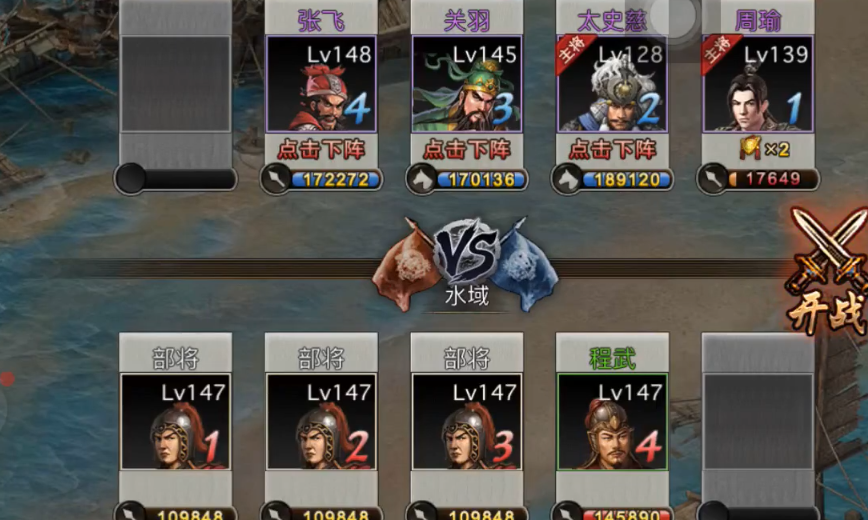Screen dimensions: 868x520
Task: Select the 张飞 general card
Action: (321, 85)
